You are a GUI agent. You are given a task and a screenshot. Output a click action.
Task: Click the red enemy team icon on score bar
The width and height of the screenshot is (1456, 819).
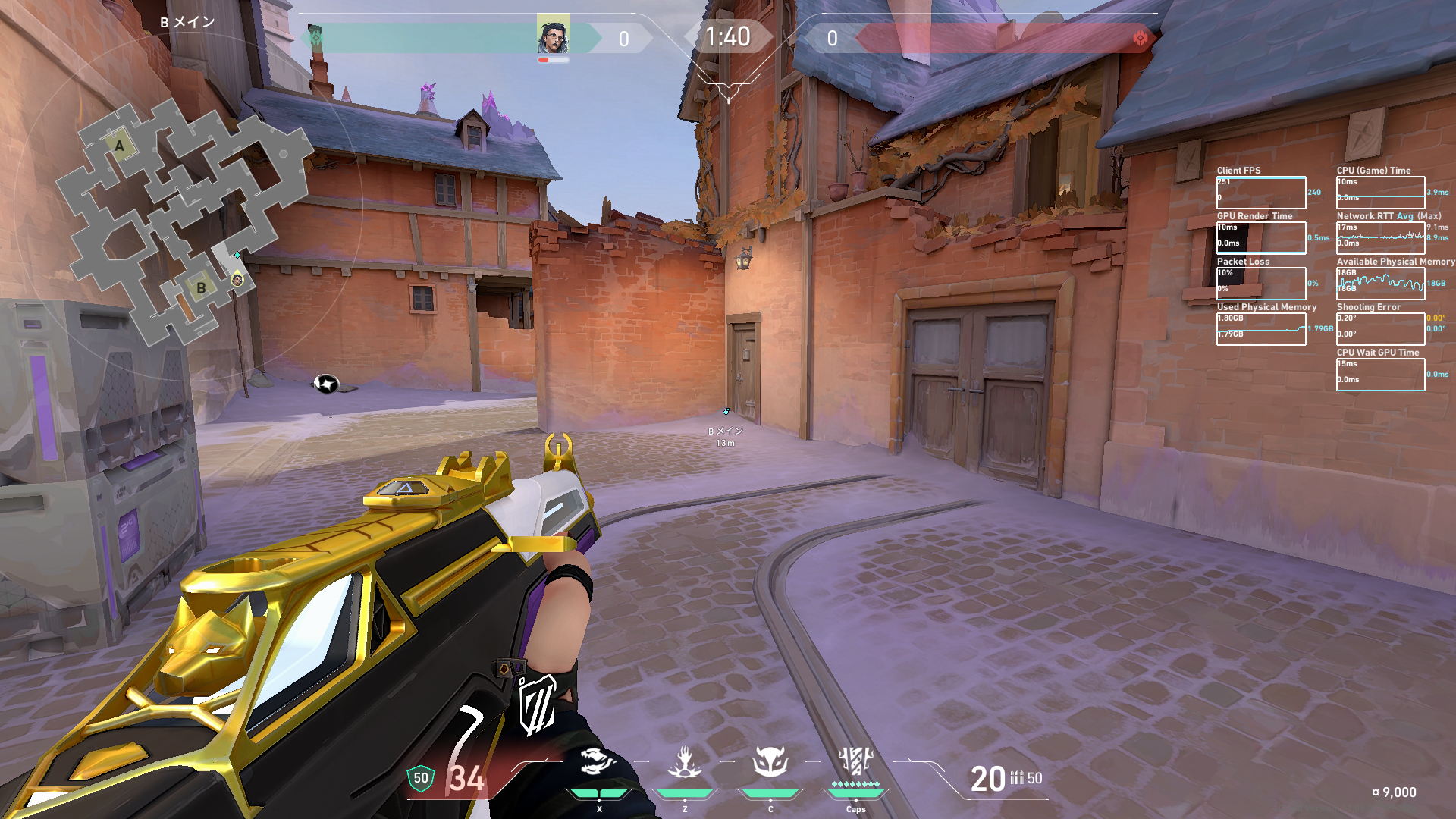(1140, 38)
